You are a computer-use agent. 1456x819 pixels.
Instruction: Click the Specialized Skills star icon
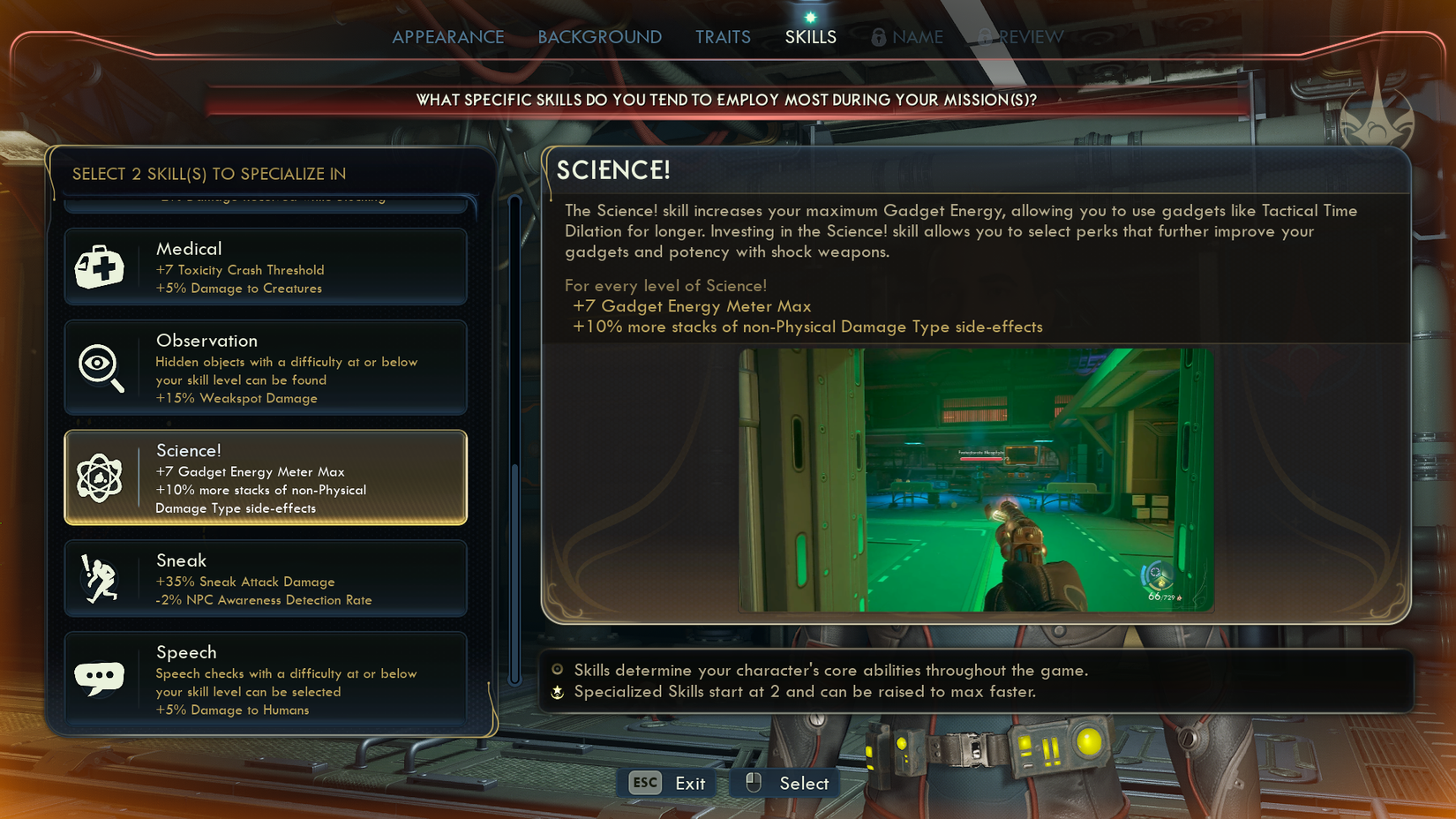pos(556,692)
